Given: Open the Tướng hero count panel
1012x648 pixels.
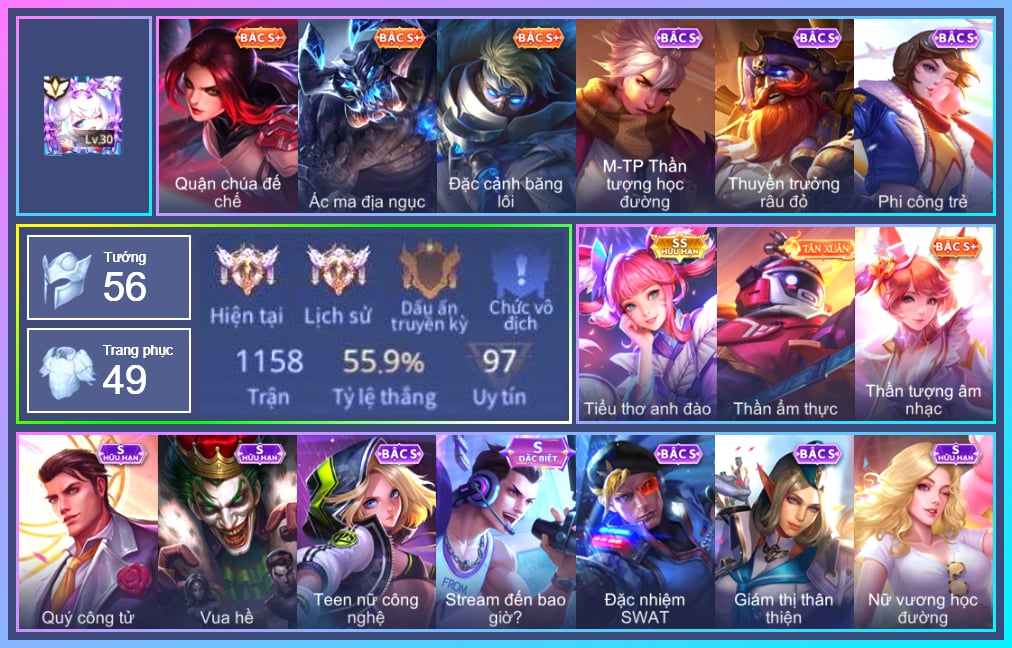Looking at the screenshot, I should point(109,277).
